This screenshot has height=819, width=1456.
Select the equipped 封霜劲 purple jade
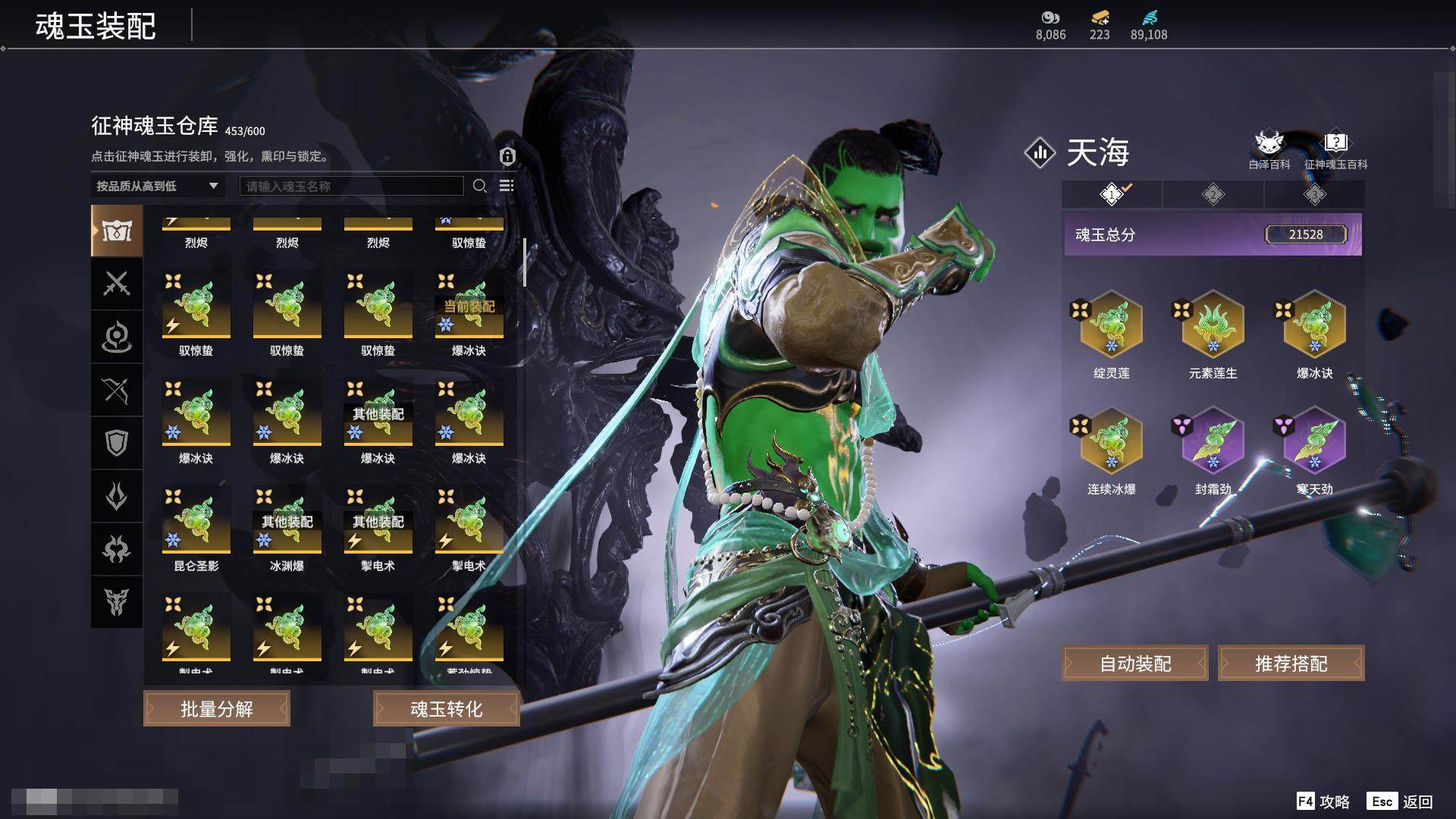[x=1213, y=442]
